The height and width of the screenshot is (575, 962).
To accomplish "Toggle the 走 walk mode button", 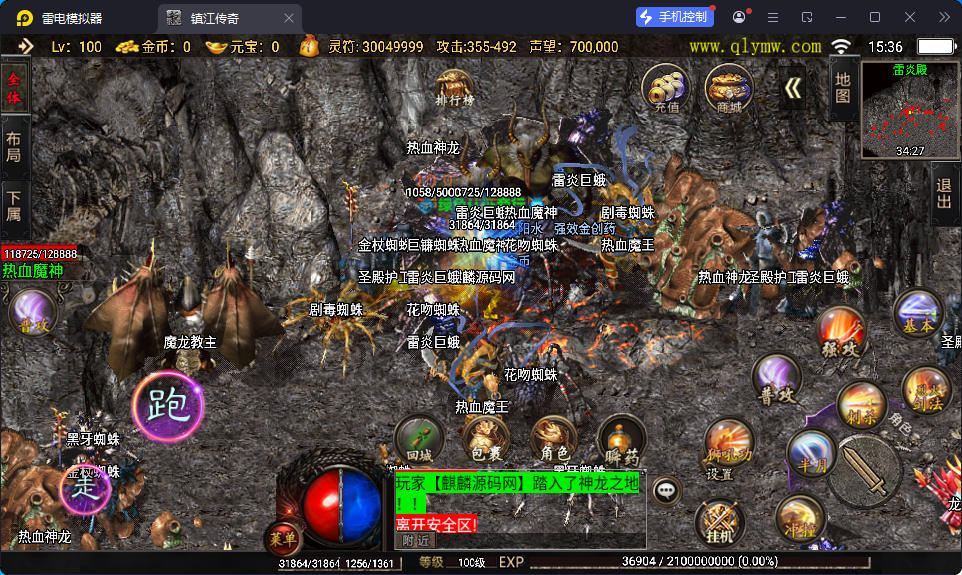I will (x=84, y=489).
